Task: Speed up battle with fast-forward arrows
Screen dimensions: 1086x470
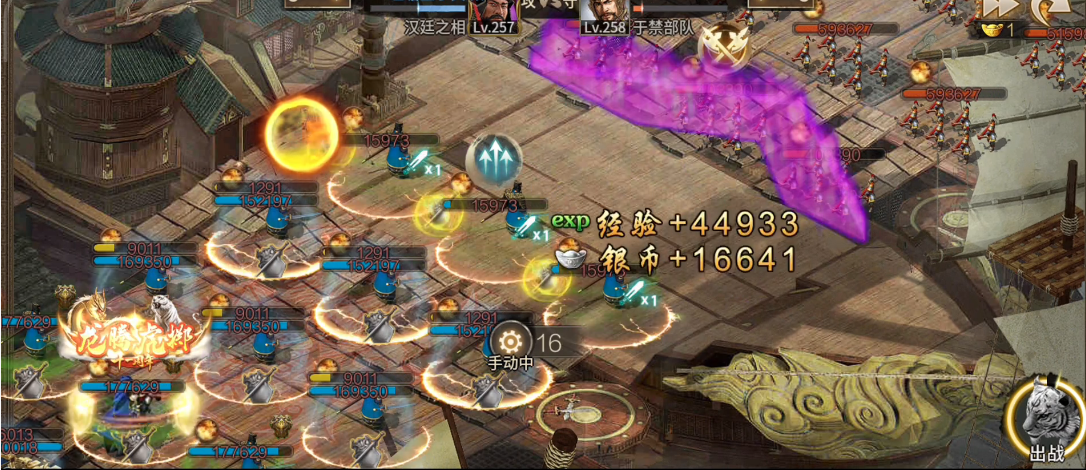Action: pos(997,6)
